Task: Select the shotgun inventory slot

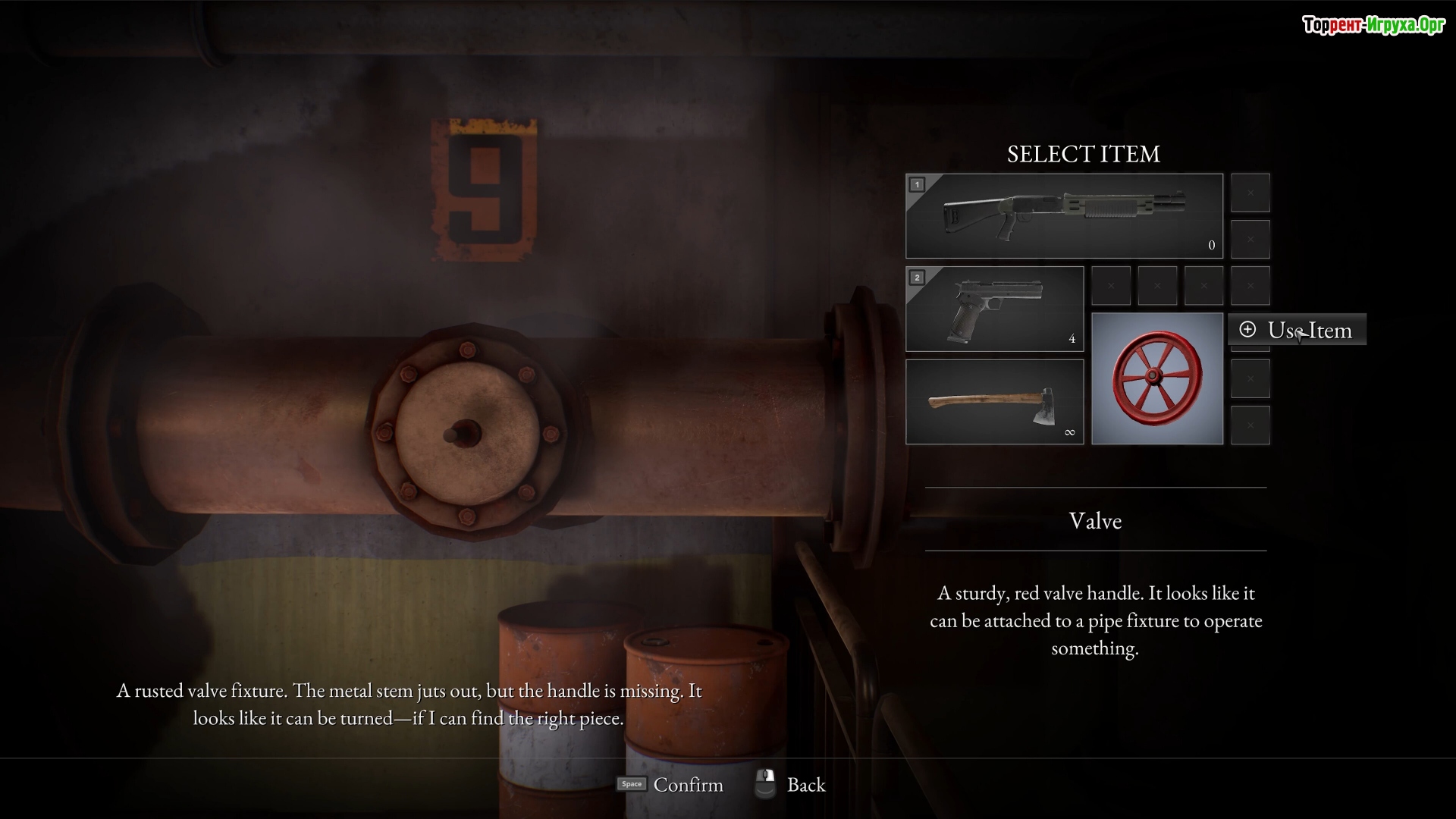Action: (1063, 216)
